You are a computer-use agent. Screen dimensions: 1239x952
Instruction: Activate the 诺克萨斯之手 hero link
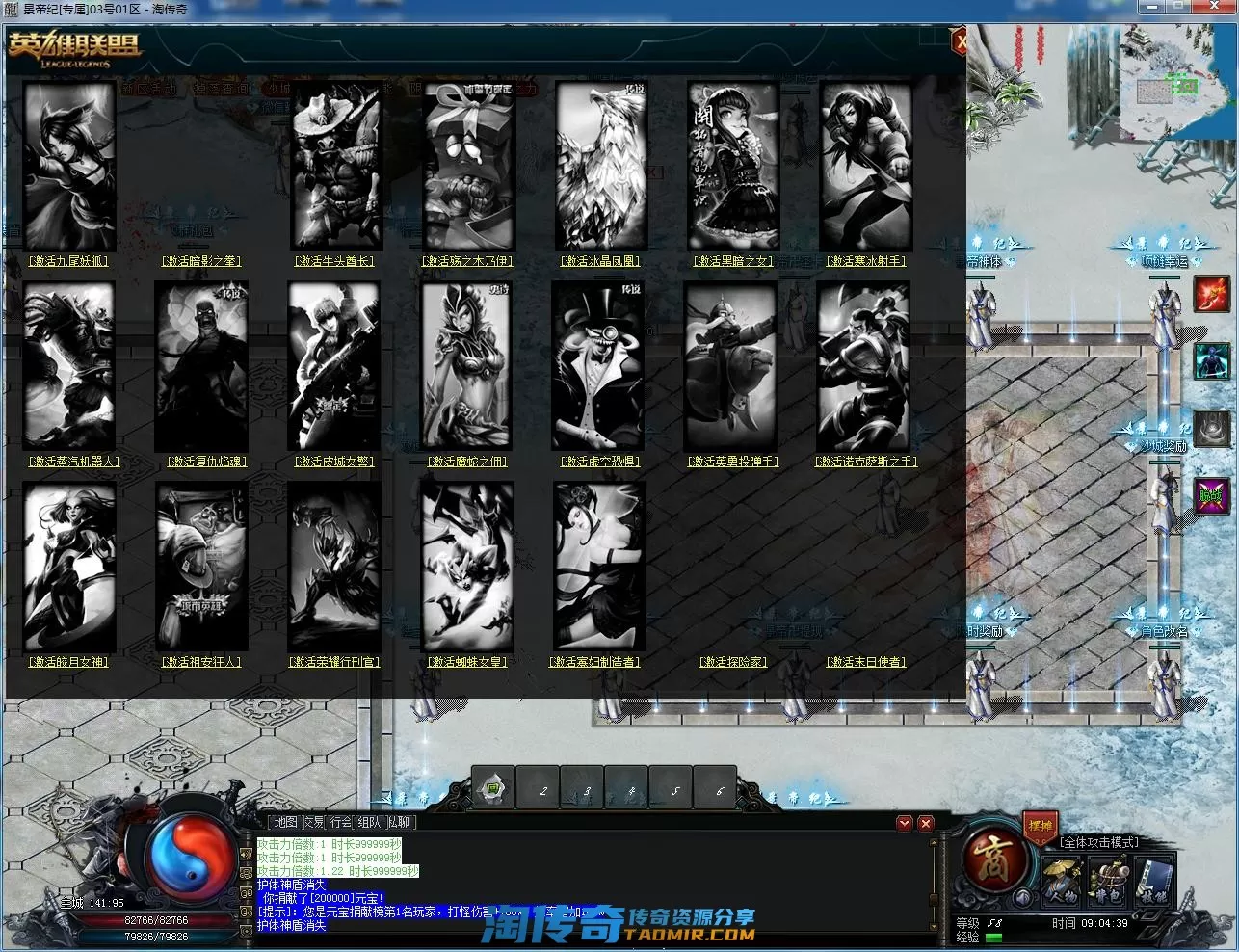[x=866, y=462]
